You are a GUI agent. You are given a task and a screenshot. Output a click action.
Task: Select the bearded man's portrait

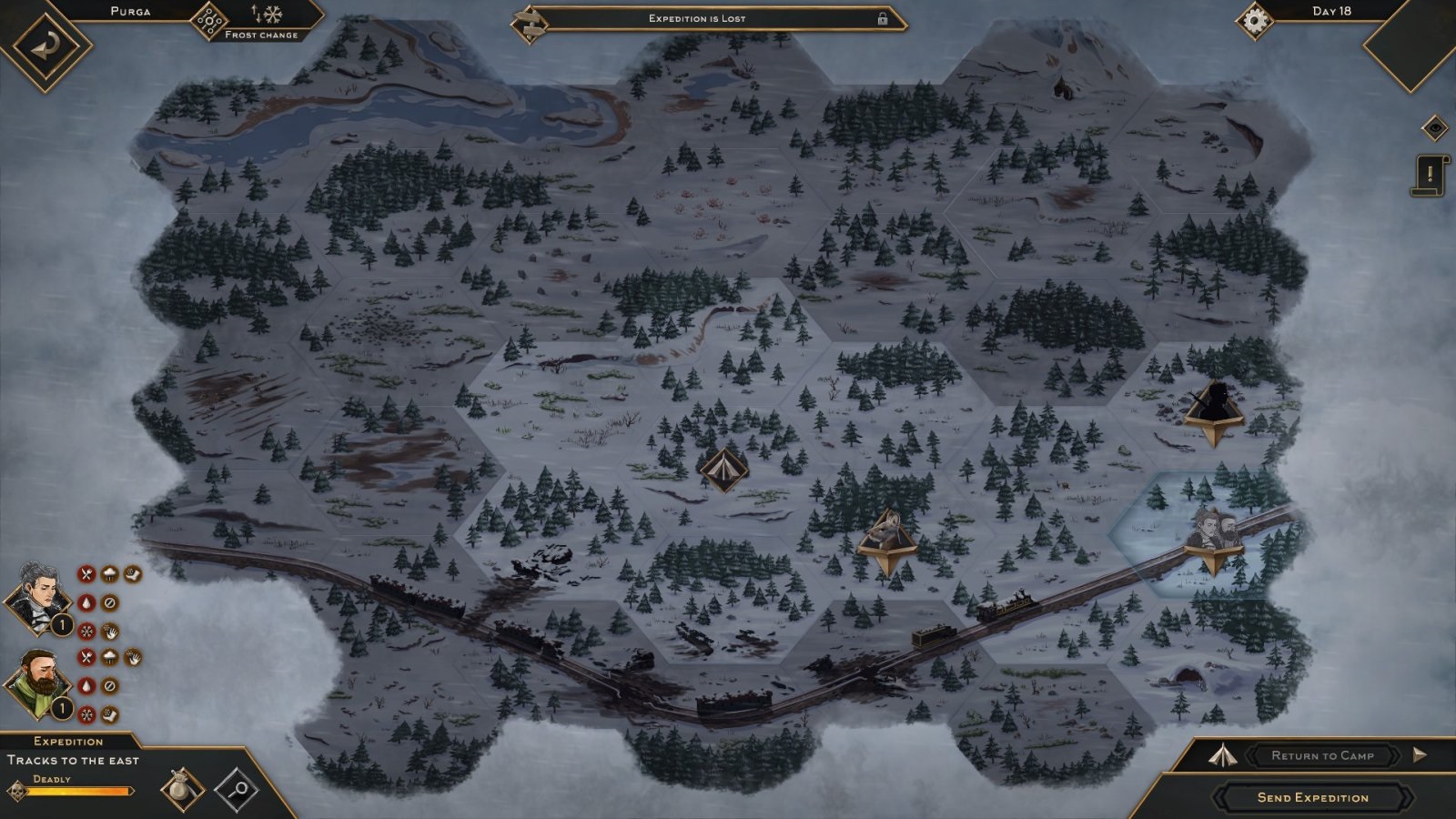point(38,683)
